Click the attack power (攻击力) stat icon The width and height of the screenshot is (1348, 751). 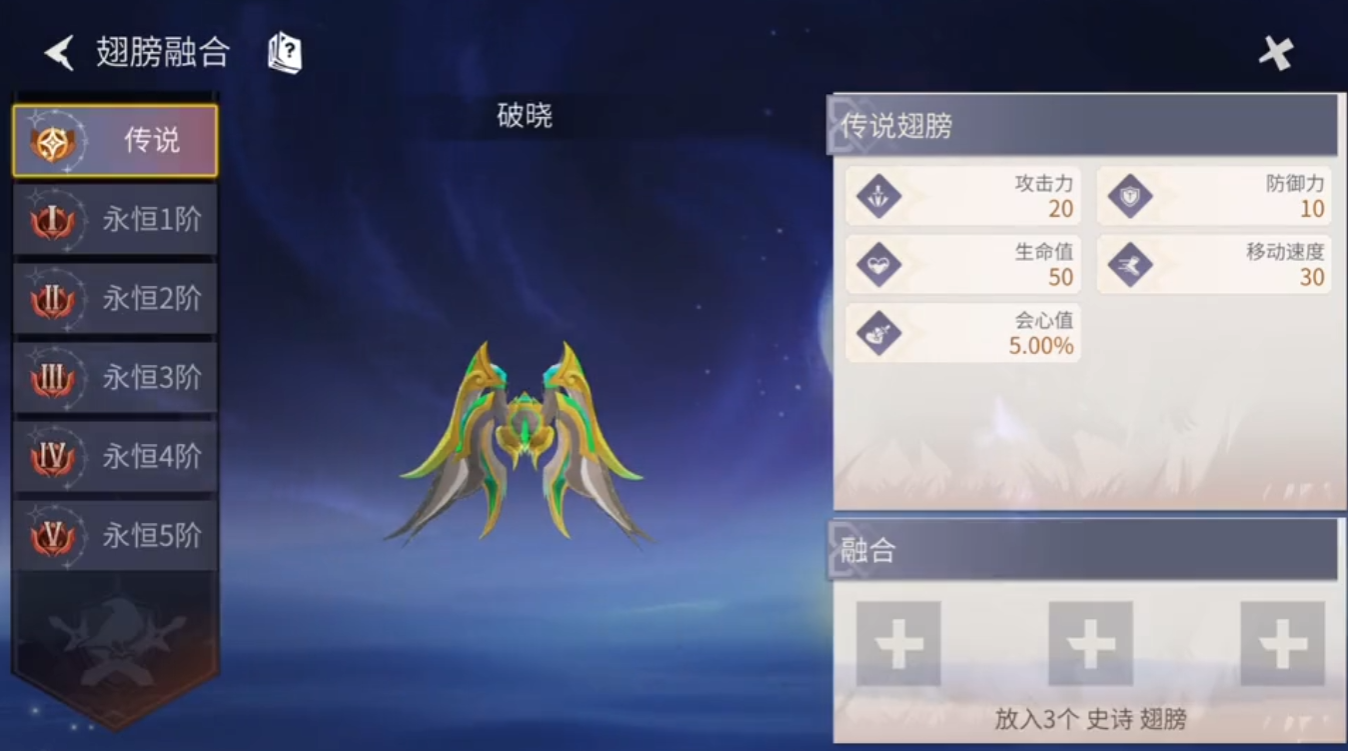pyautogui.click(x=876, y=196)
